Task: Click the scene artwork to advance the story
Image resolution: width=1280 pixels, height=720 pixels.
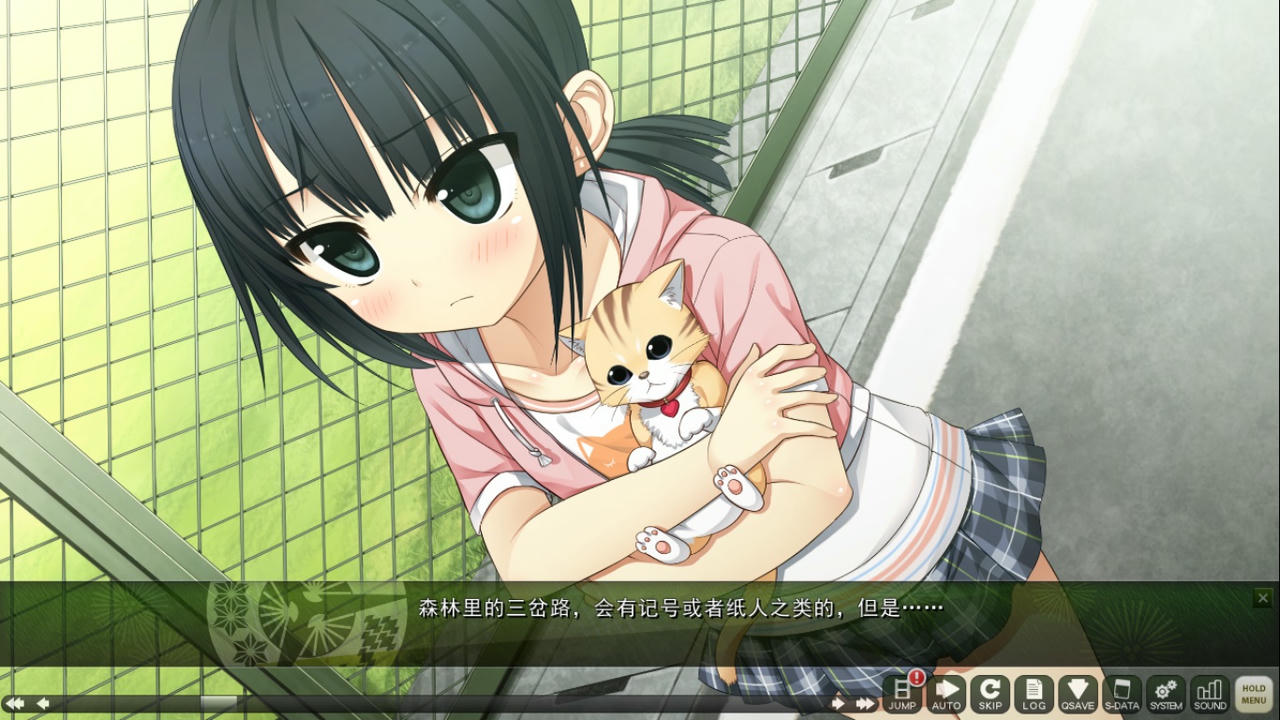Action: pyautogui.click(x=400, y=300)
